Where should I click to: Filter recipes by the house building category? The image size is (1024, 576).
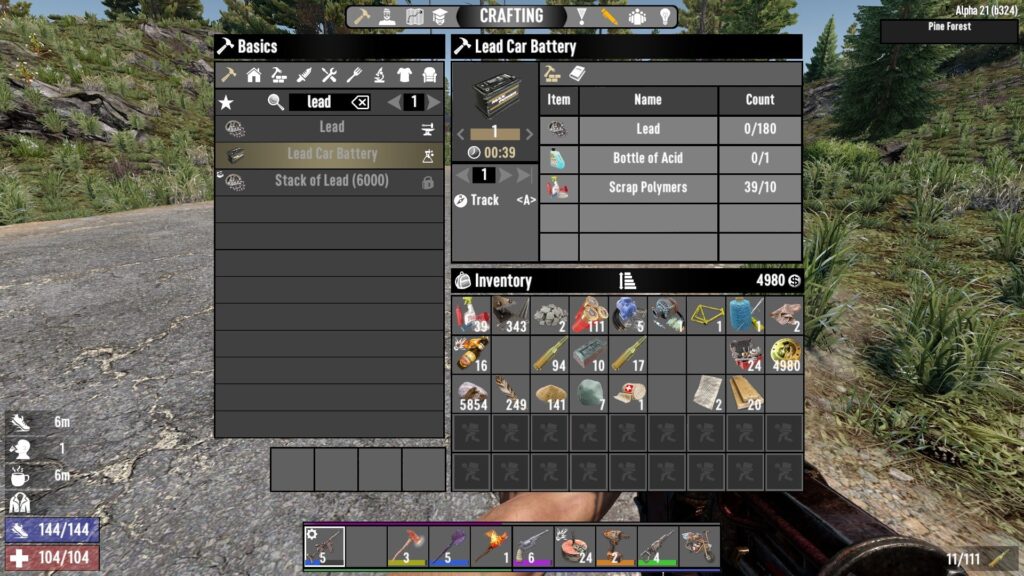click(254, 75)
